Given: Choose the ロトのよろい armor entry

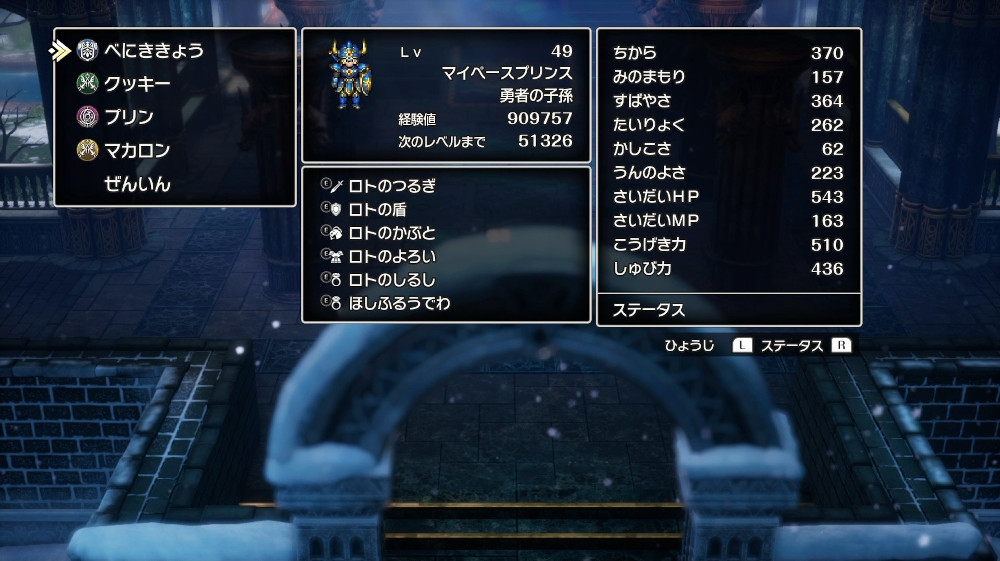Looking at the screenshot, I should tap(392, 256).
